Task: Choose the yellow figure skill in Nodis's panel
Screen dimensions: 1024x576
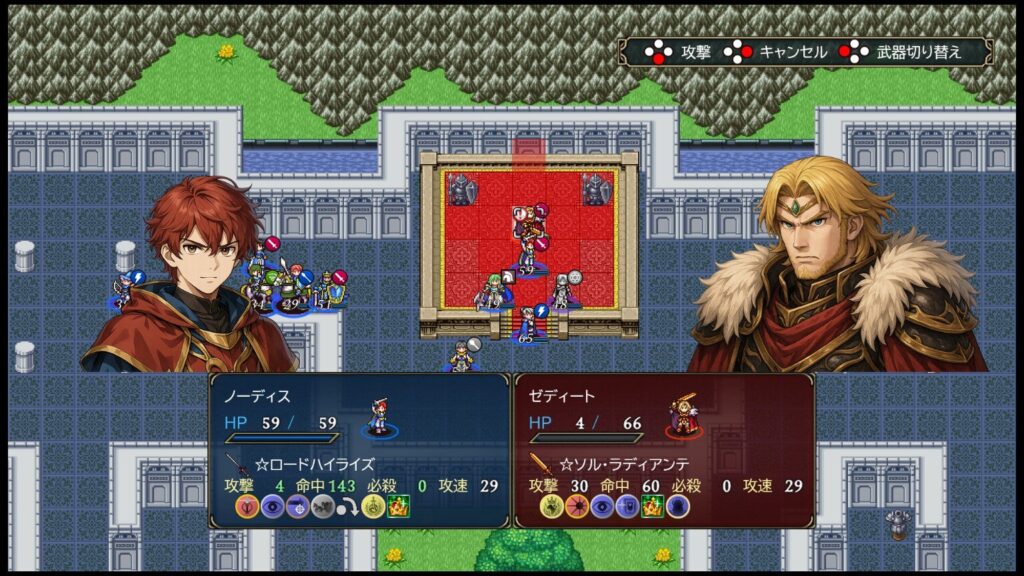Action: tap(373, 507)
